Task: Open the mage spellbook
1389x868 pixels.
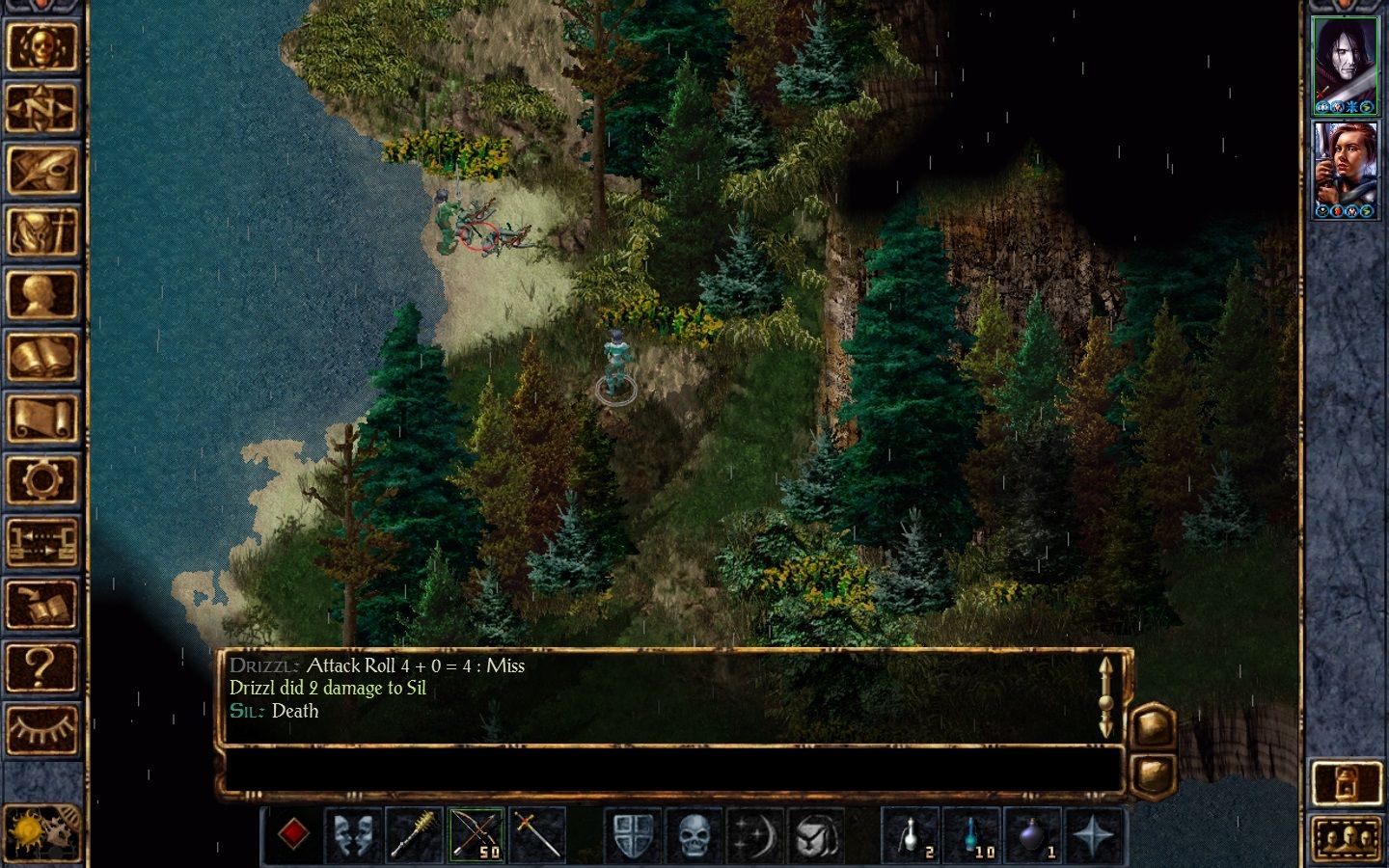Action: tap(41, 357)
